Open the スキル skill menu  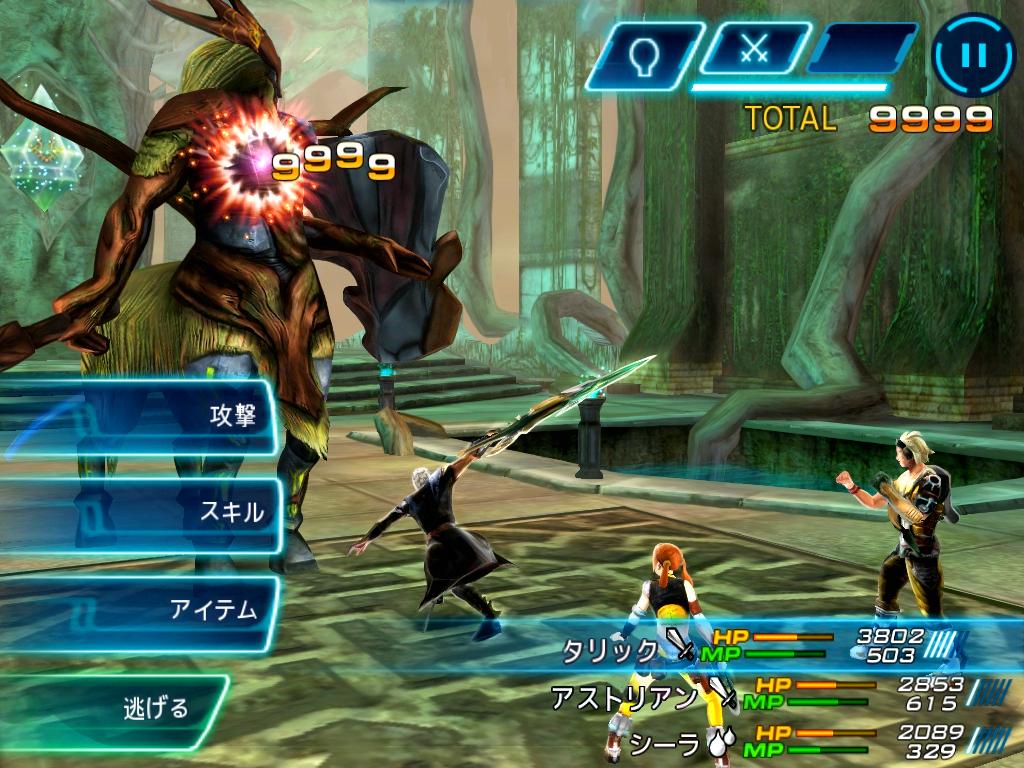pyautogui.click(x=140, y=513)
